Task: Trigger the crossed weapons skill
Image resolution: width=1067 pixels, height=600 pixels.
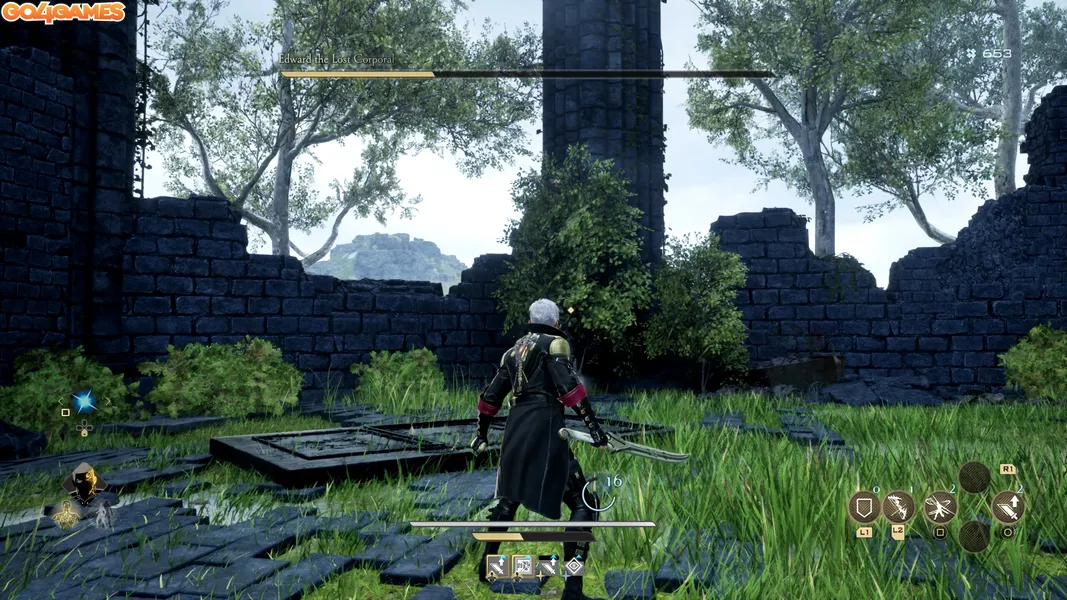Action: pos(940,507)
